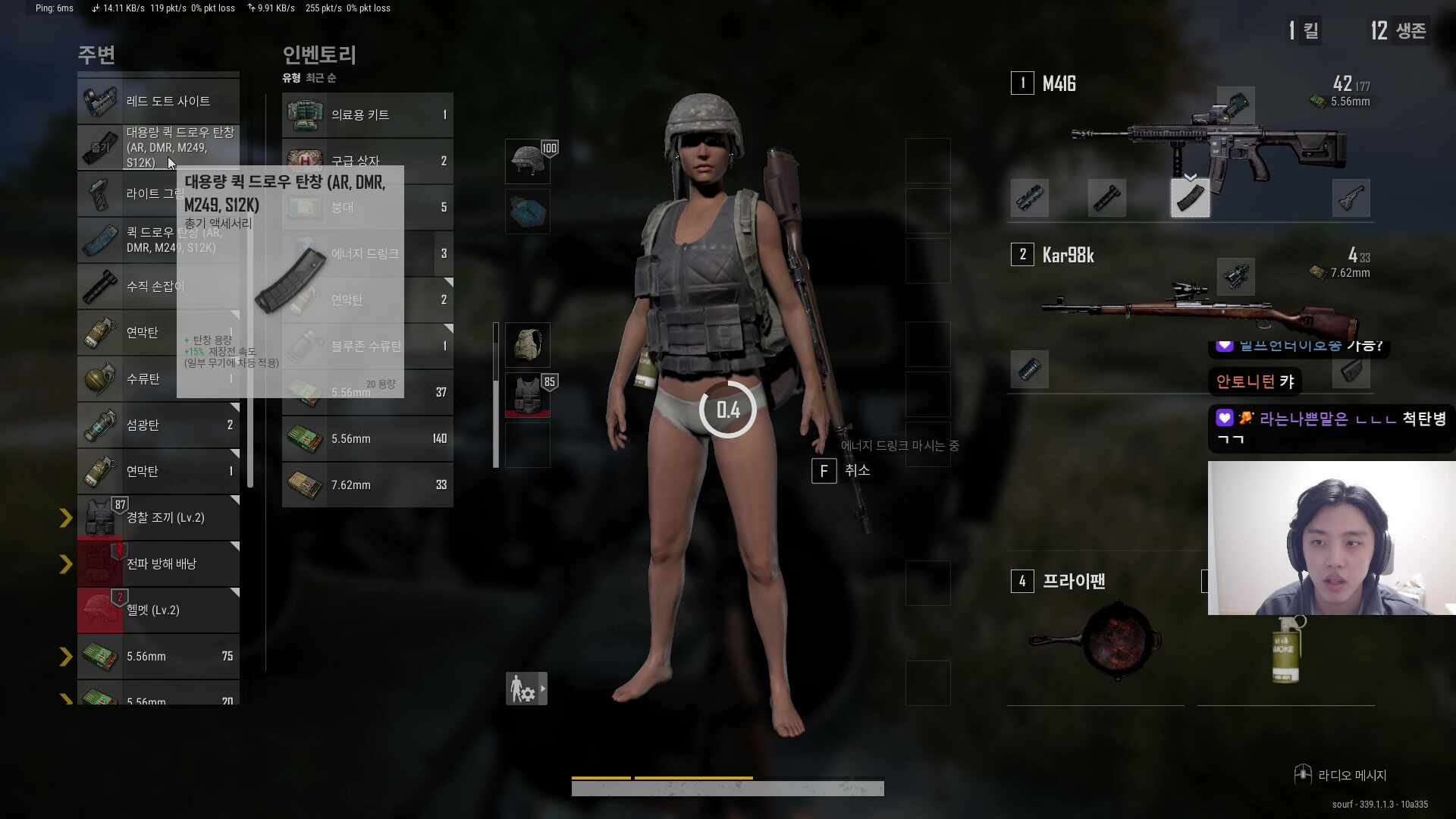This screenshot has height=819, width=1456.
Task: Expand the 전파 방해 배낭 entry
Action: pyautogui.click(x=65, y=563)
